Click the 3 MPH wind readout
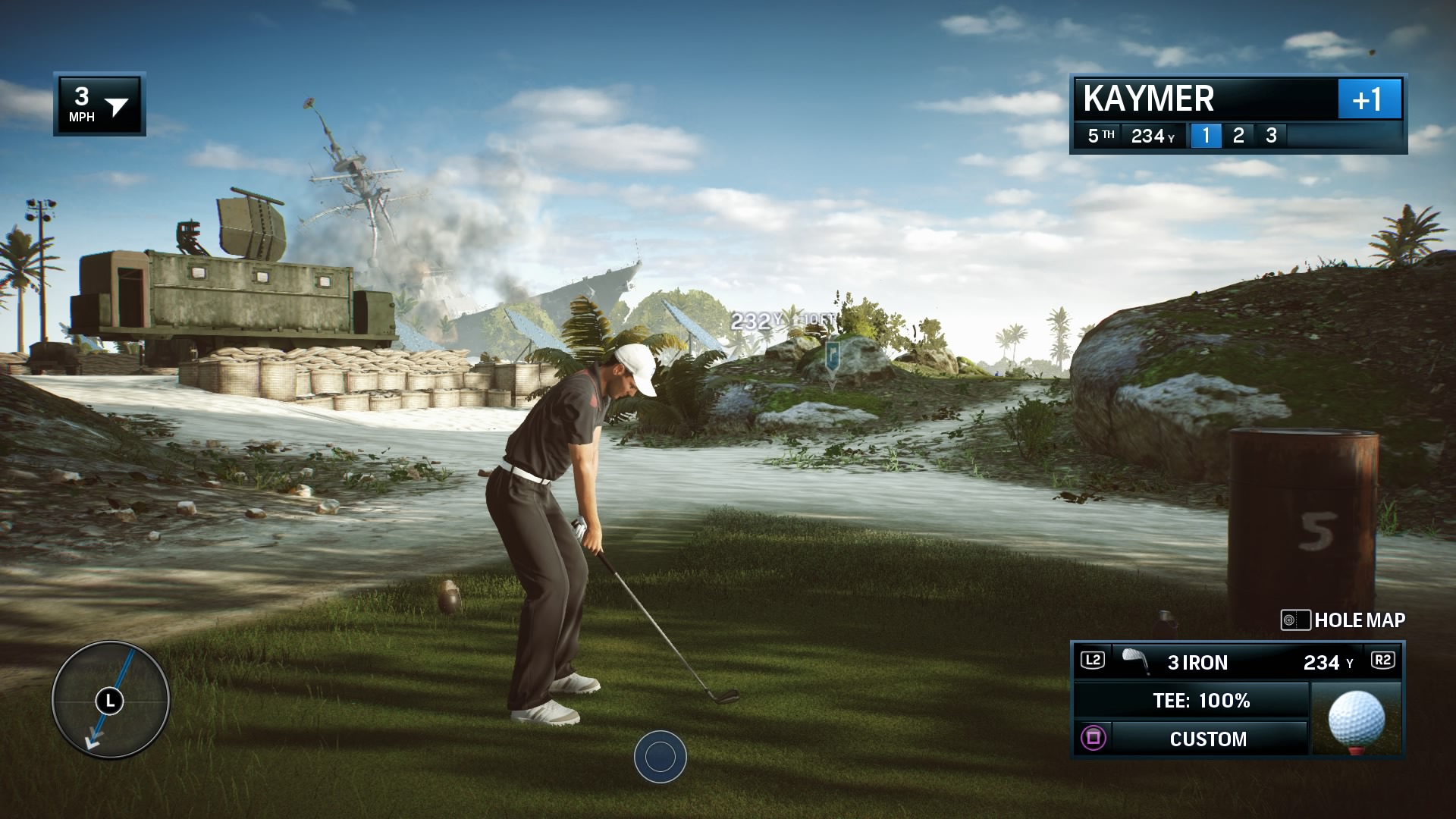1456x819 pixels. pyautogui.click(x=82, y=102)
